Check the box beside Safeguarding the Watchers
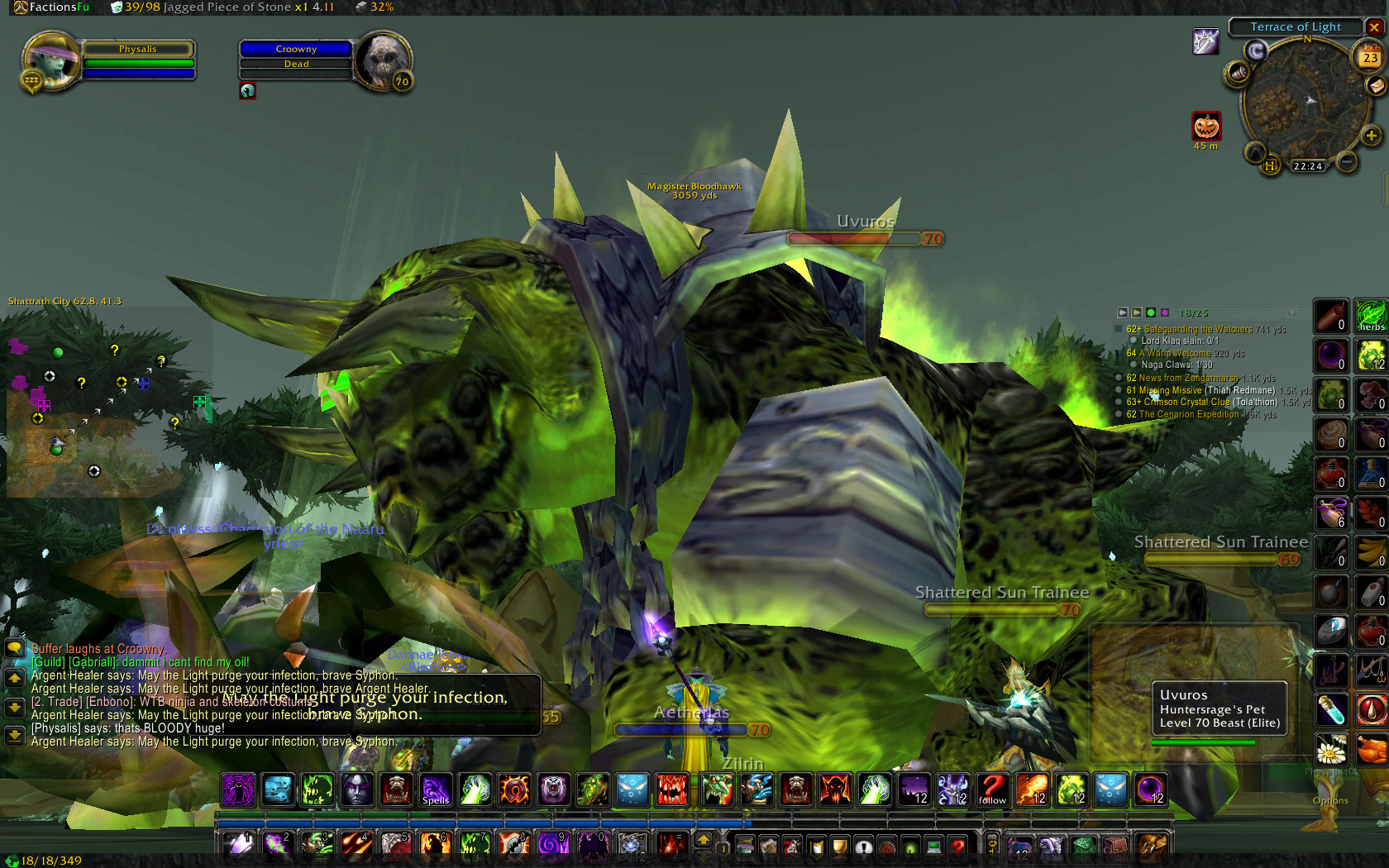The image size is (1389, 868). 1118,328
